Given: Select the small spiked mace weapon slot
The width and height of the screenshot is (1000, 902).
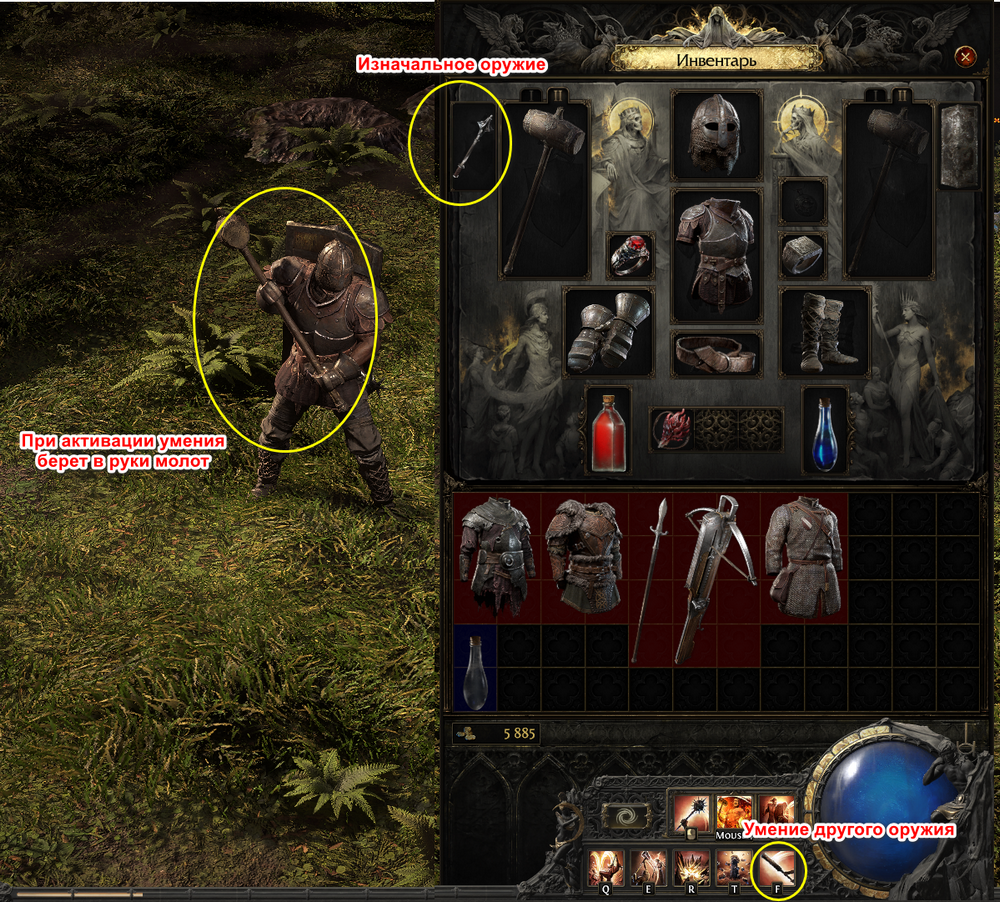Looking at the screenshot, I should (x=475, y=147).
